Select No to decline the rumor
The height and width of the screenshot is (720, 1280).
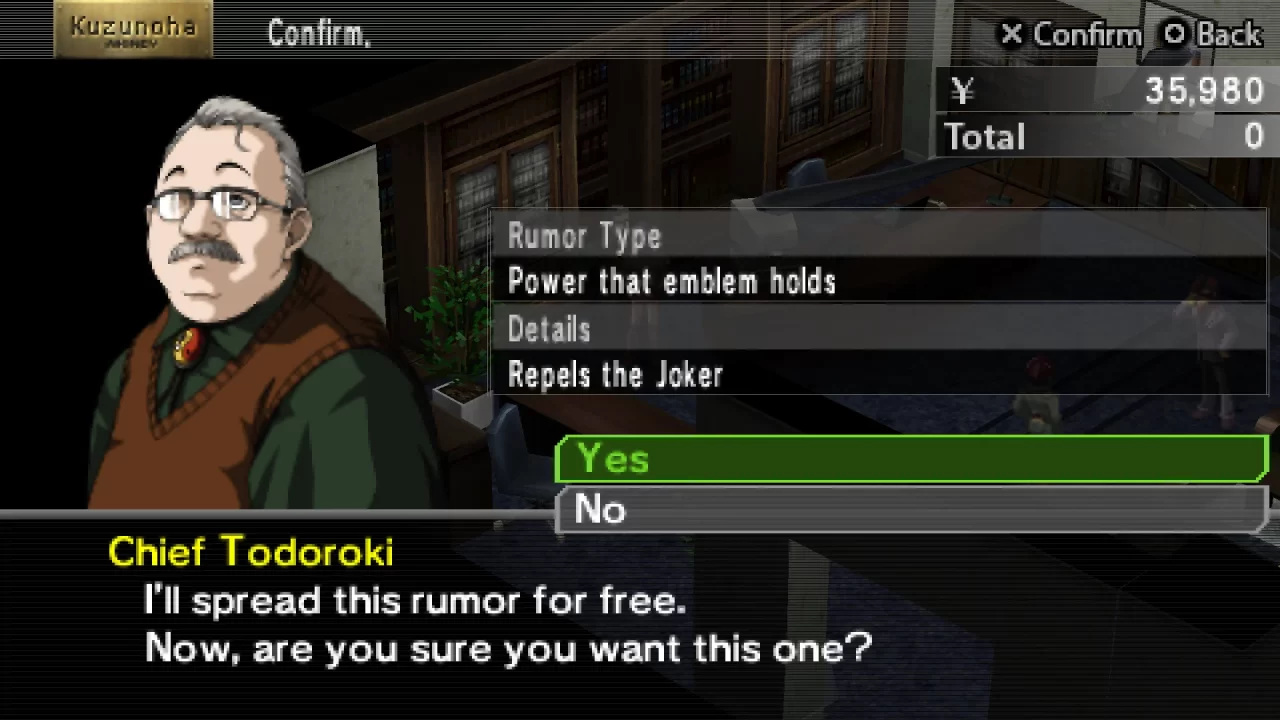(910, 511)
